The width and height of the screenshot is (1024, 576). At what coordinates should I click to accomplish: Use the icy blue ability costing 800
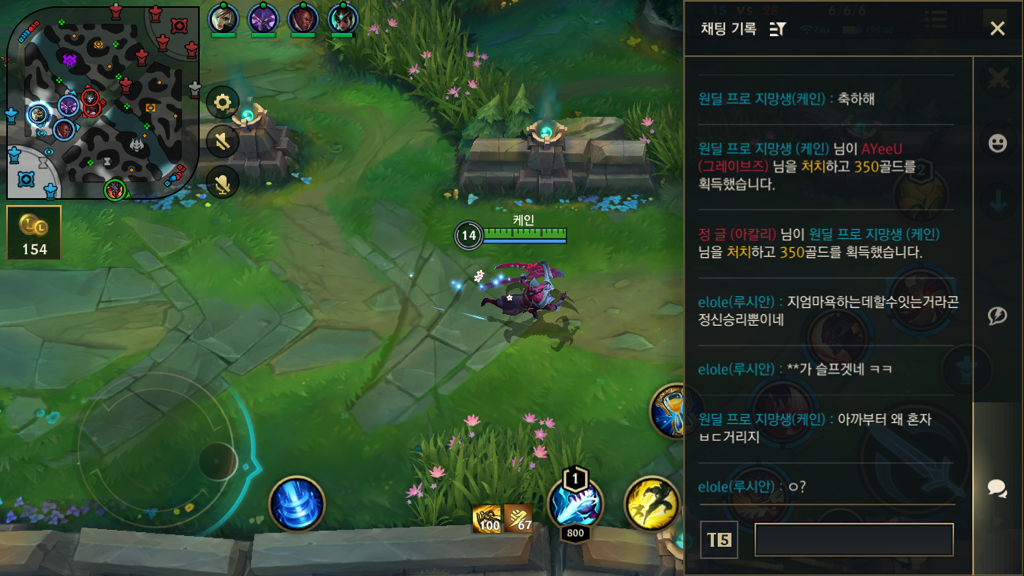[x=575, y=503]
